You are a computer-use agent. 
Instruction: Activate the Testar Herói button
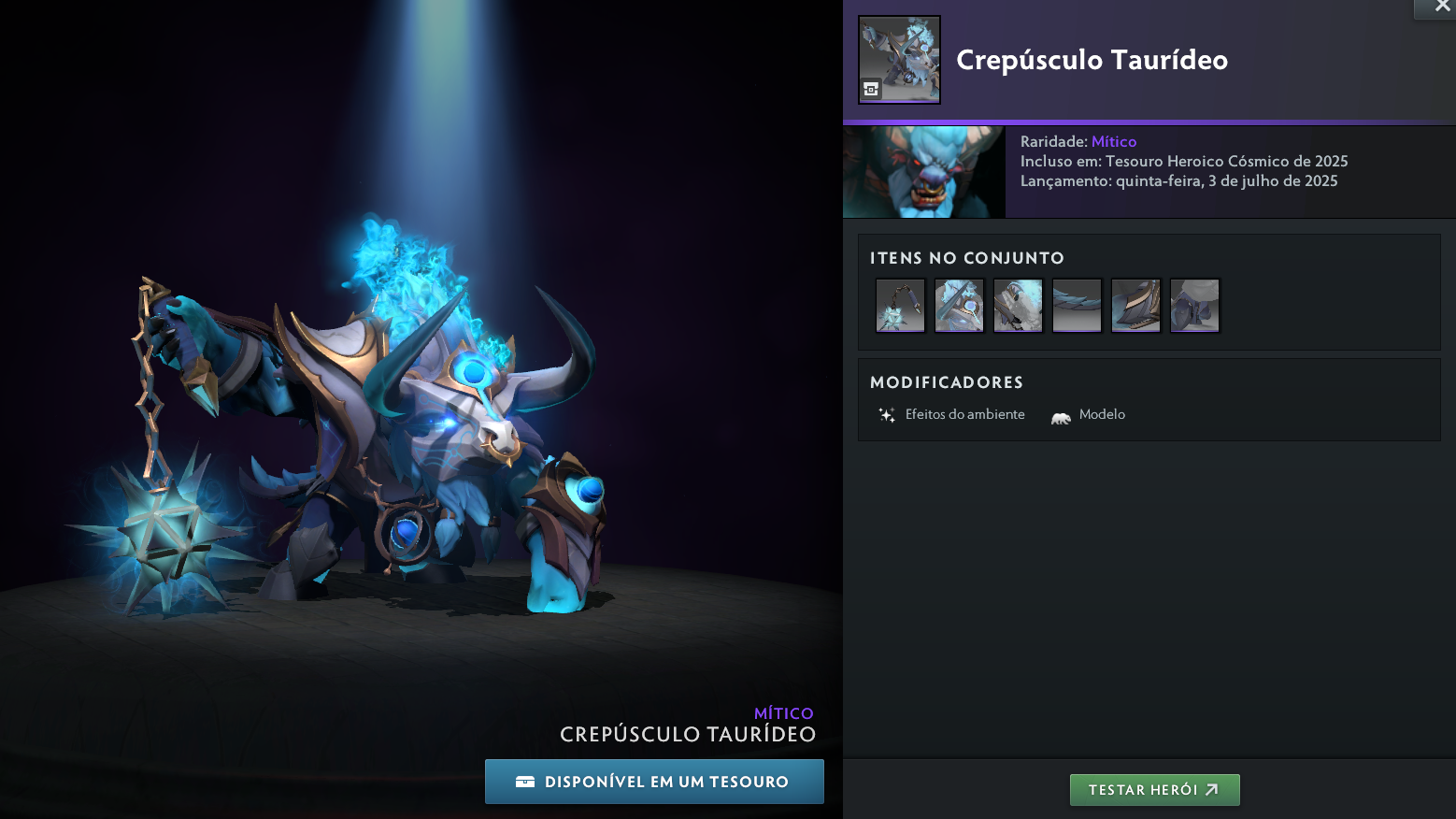[1154, 790]
